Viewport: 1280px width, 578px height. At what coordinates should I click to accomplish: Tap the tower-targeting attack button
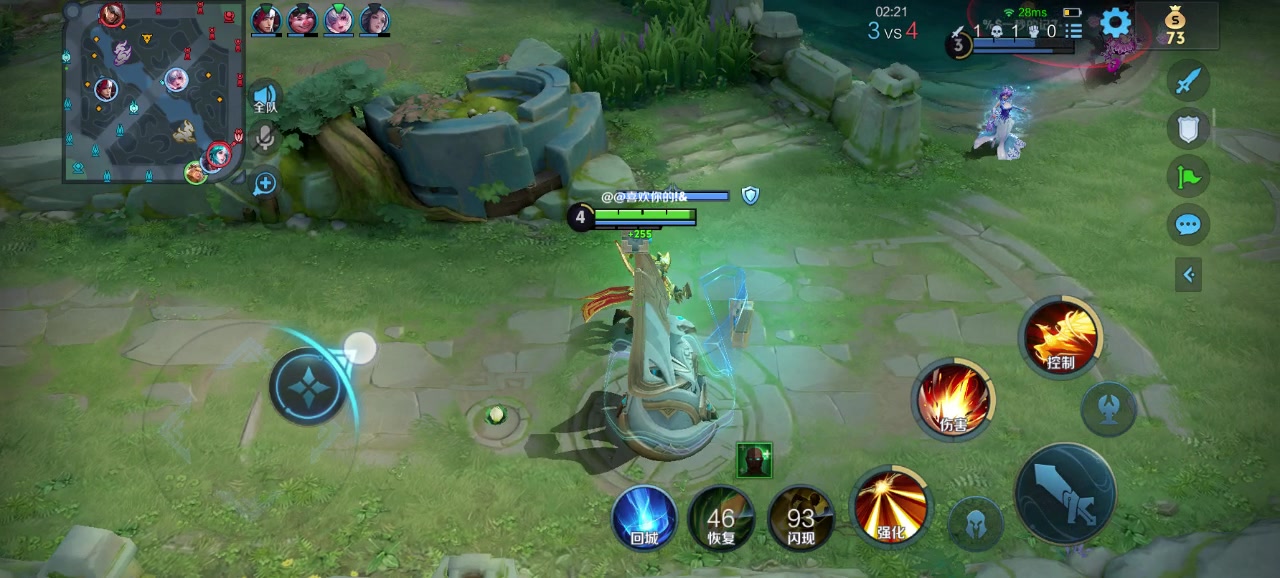[1108, 409]
